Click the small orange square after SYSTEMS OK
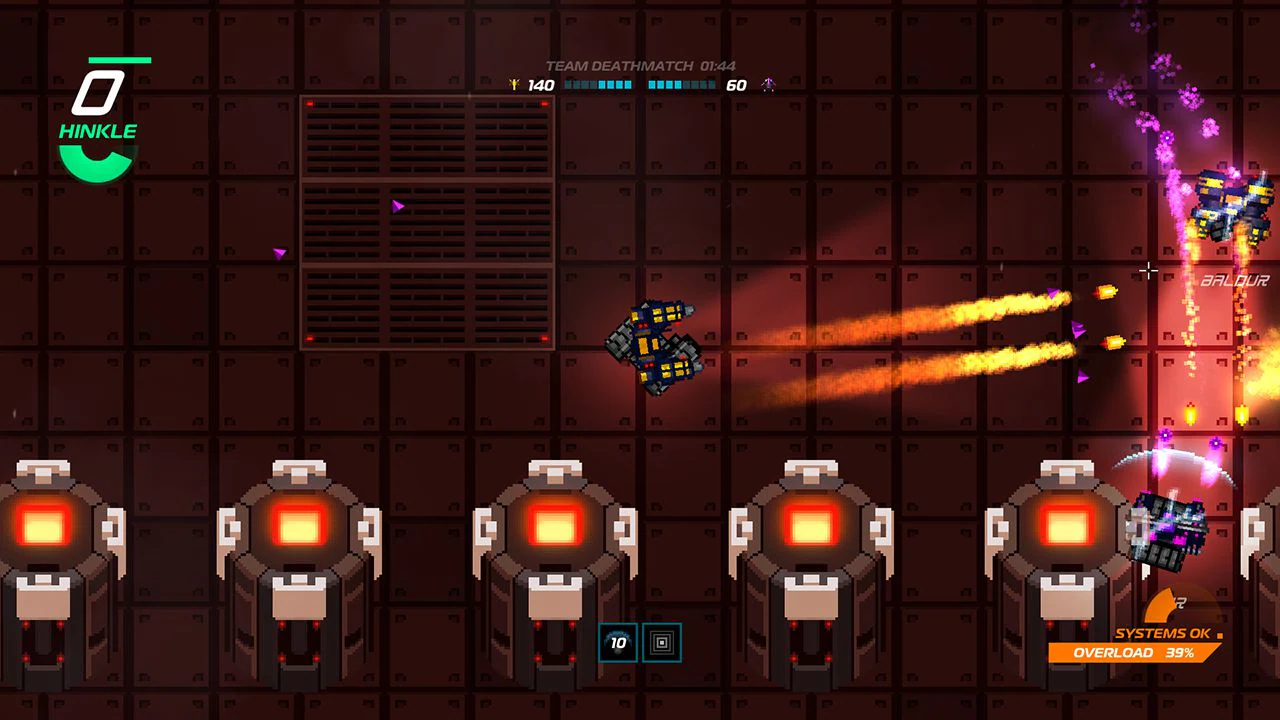 coord(1220,635)
